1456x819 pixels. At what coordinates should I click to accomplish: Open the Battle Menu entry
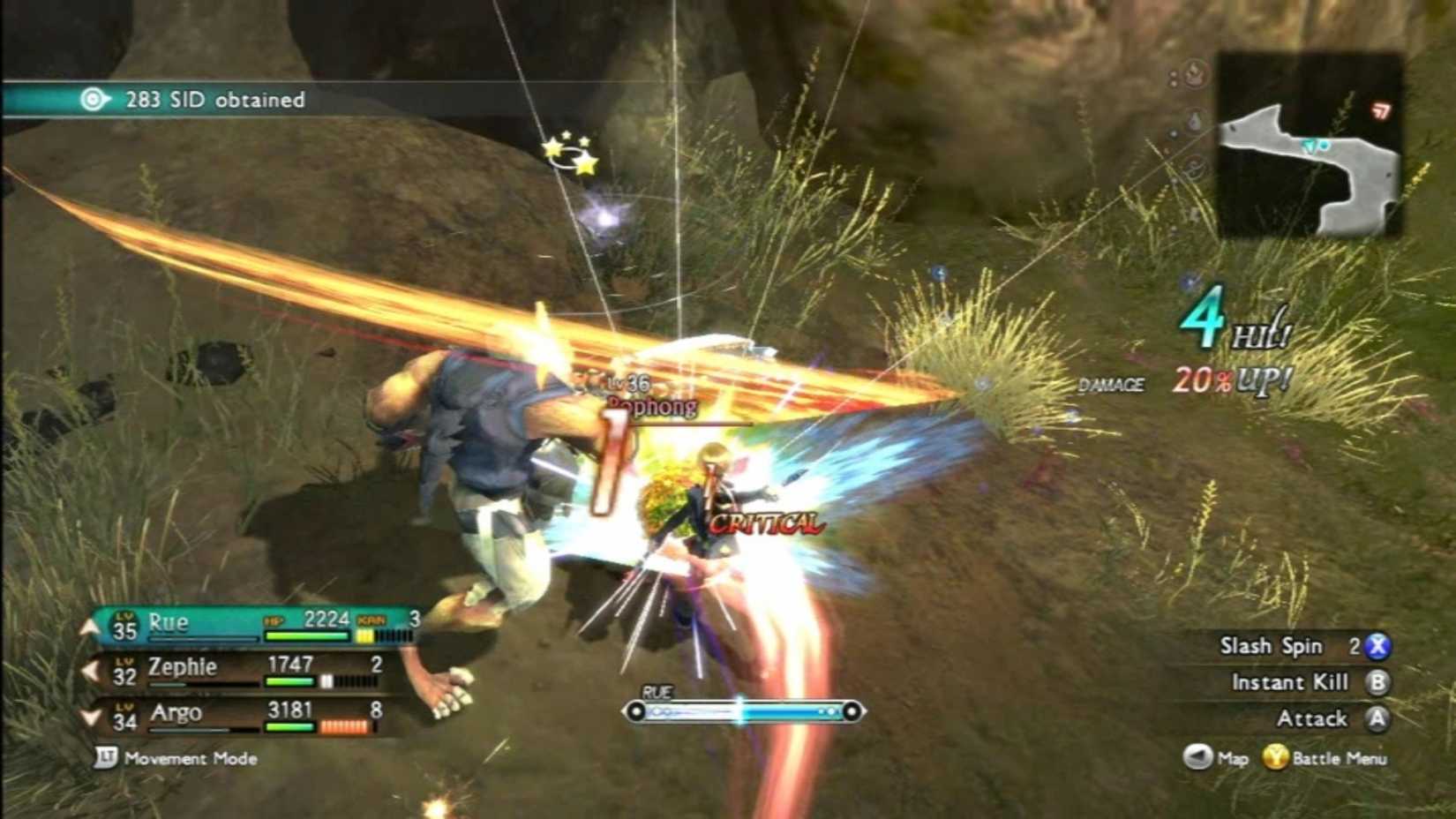[x=1340, y=757]
